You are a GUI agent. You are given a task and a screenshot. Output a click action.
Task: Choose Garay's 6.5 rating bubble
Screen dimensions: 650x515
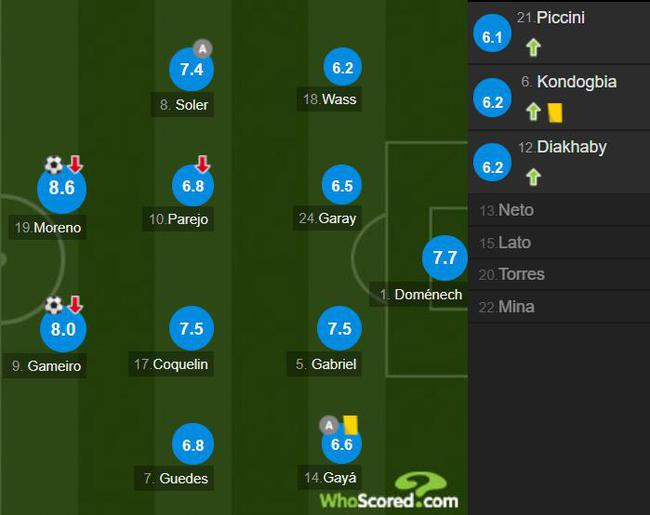click(x=342, y=187)
